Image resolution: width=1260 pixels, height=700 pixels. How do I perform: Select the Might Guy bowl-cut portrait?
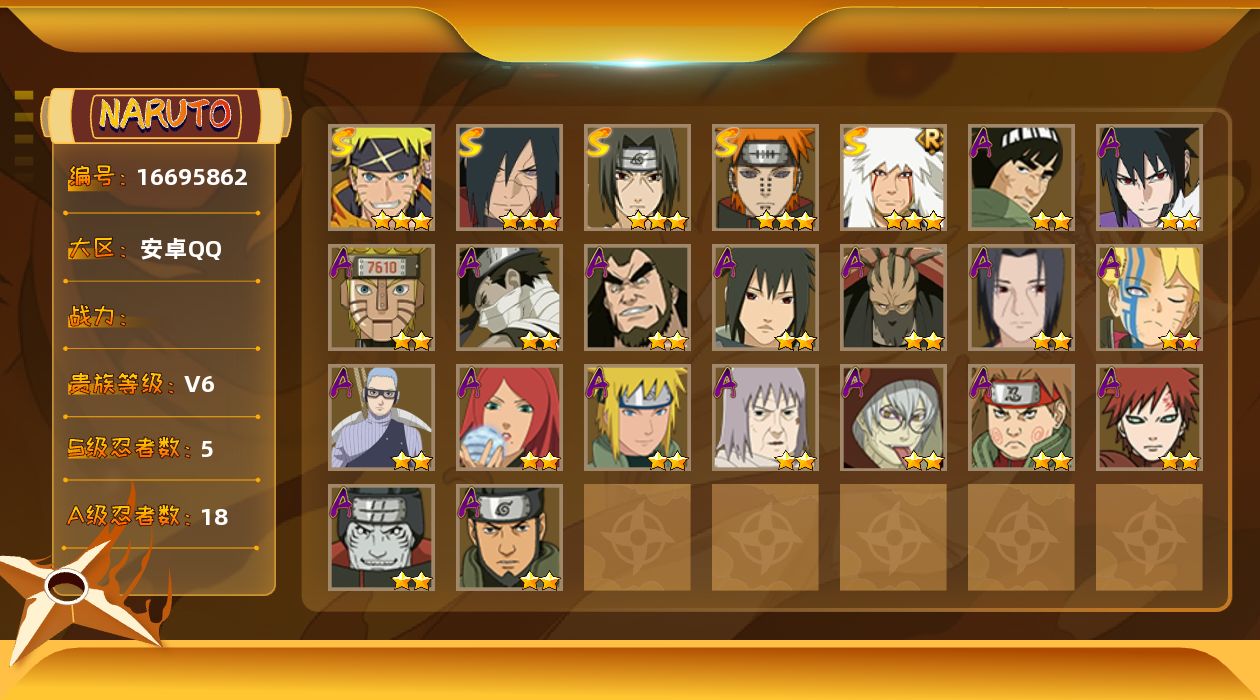coord(1021,178)
